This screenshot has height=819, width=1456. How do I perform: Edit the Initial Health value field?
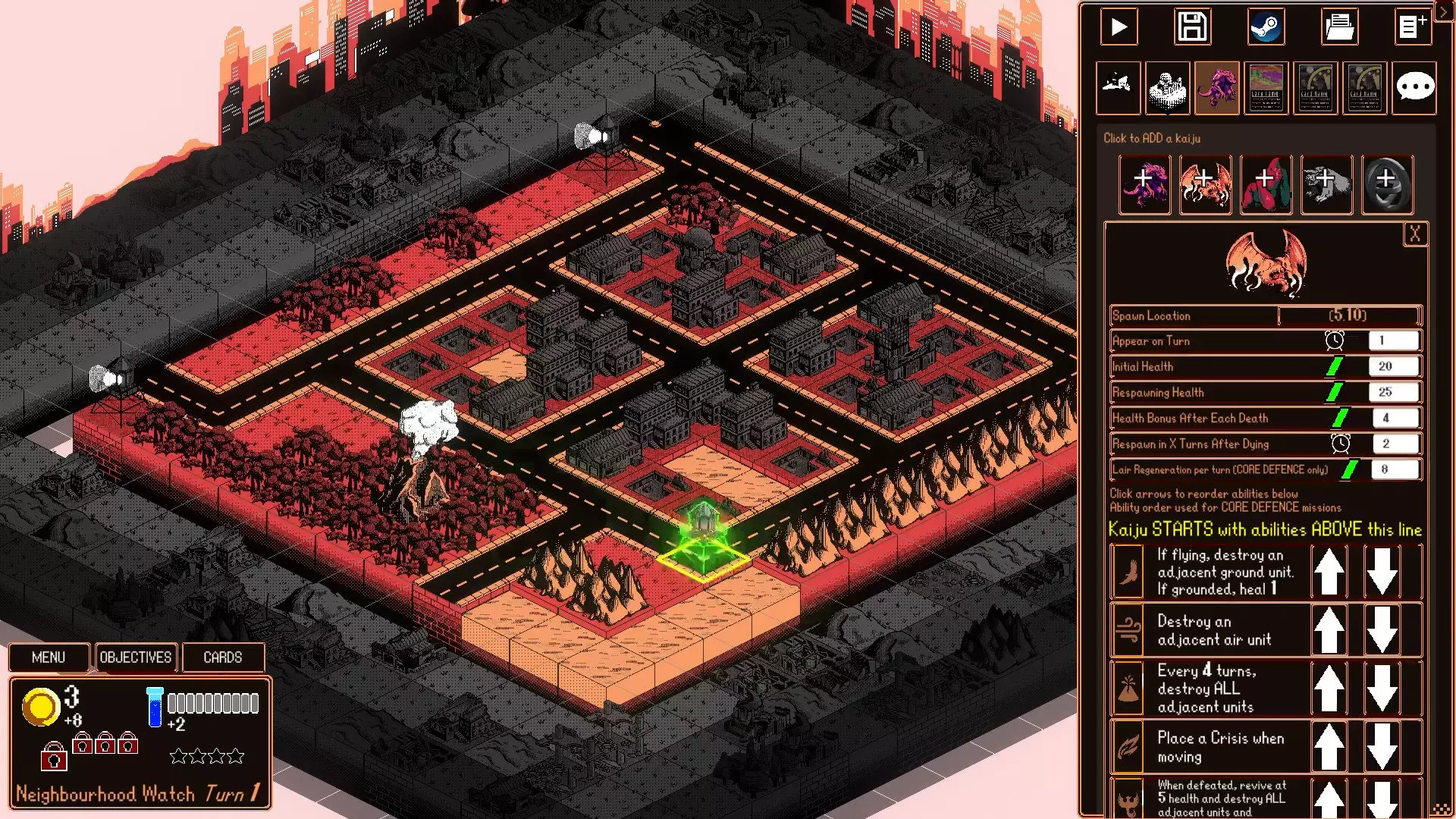pyautogui.click(x=1393, y=366)
